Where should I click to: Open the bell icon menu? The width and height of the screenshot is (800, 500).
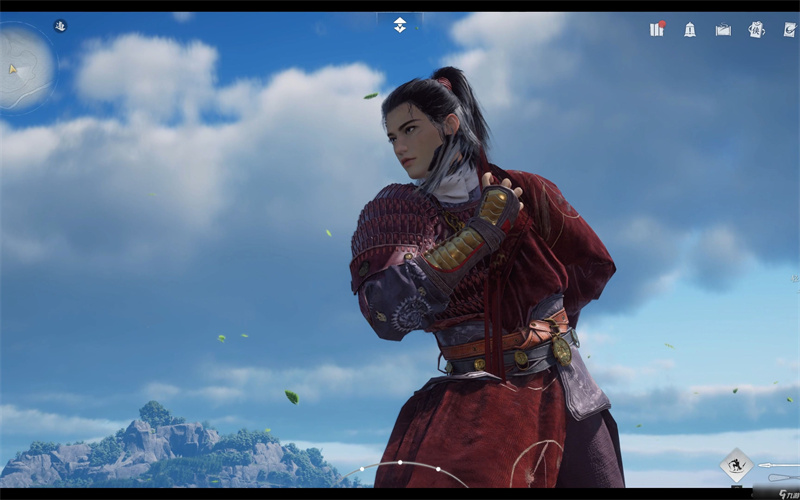click(690, 29)
